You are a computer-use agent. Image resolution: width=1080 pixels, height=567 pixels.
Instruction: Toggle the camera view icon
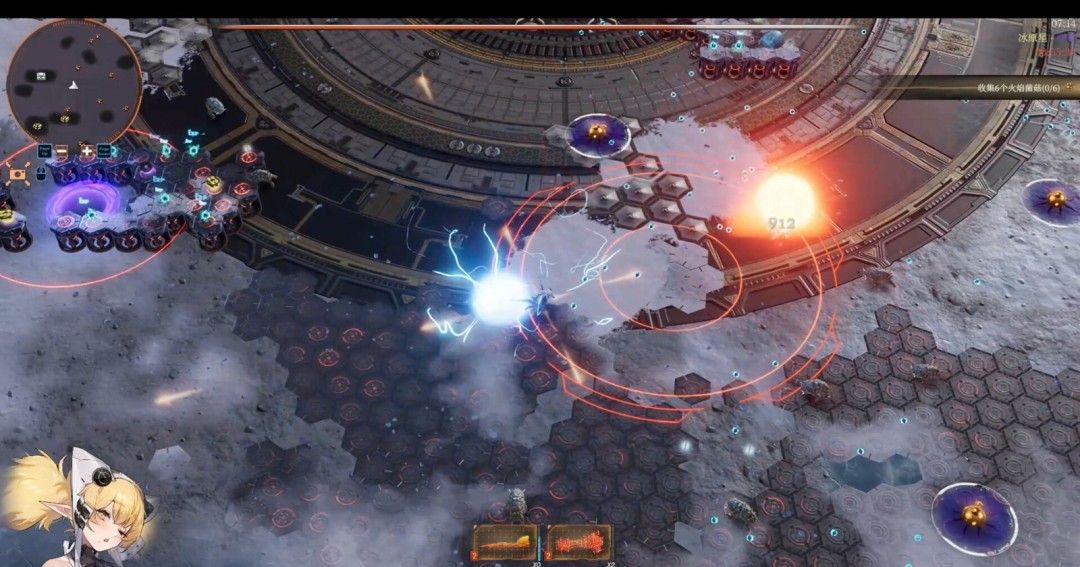tap(17, 175)
